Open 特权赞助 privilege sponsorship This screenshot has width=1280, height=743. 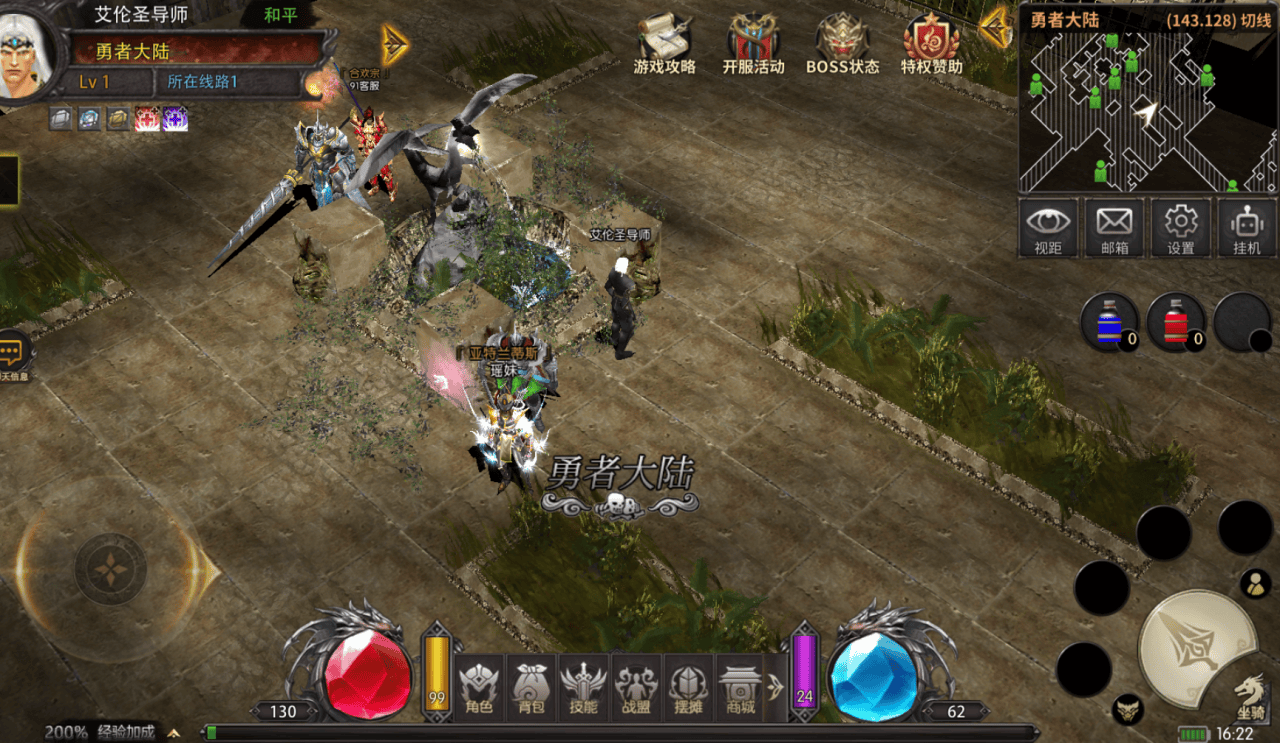(x=931, y=45)
